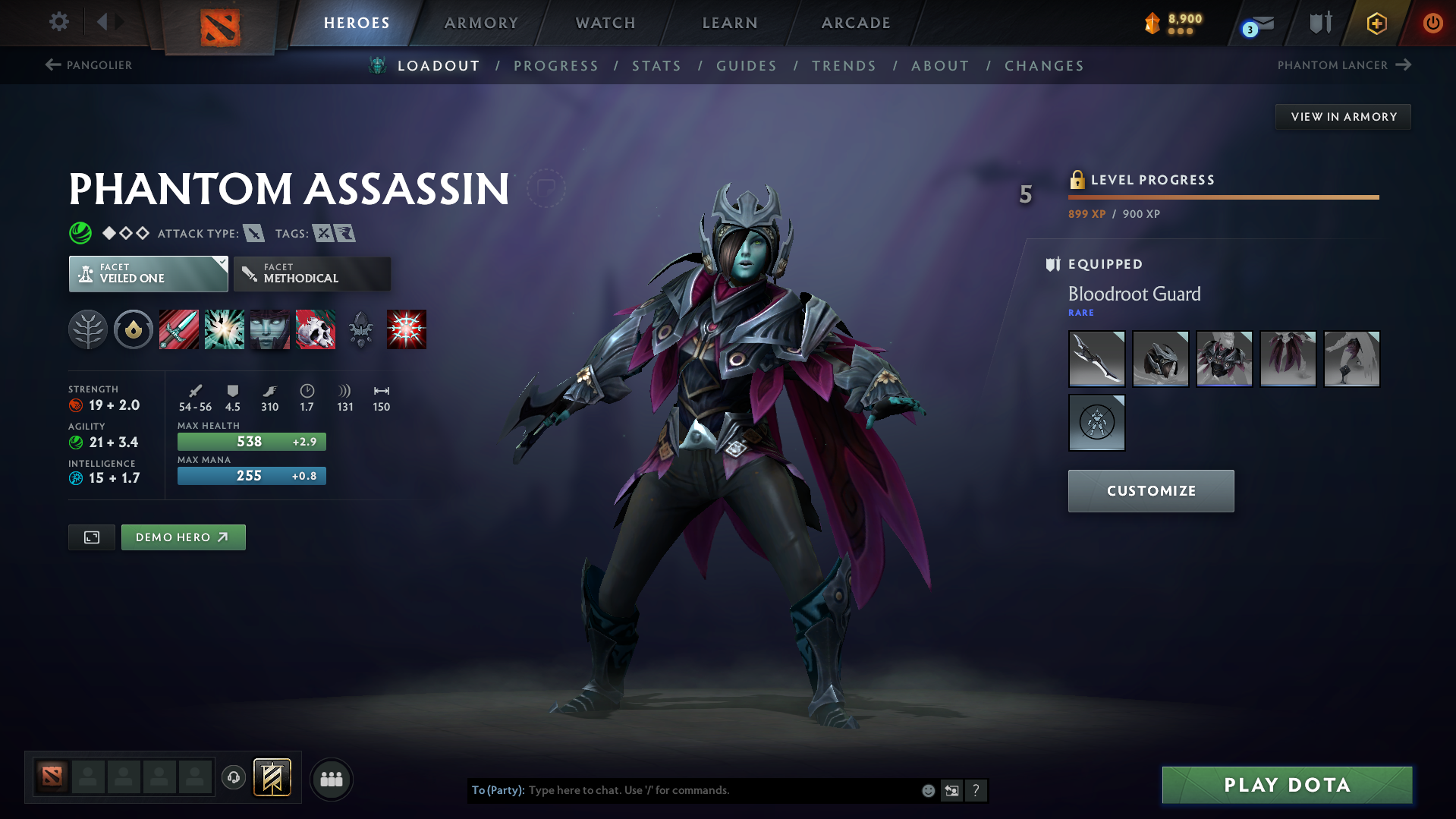This screenshot has height=819, width=1456.
Task: Select the Fan of Knives ultimate icon
Action: coord(407,329)
